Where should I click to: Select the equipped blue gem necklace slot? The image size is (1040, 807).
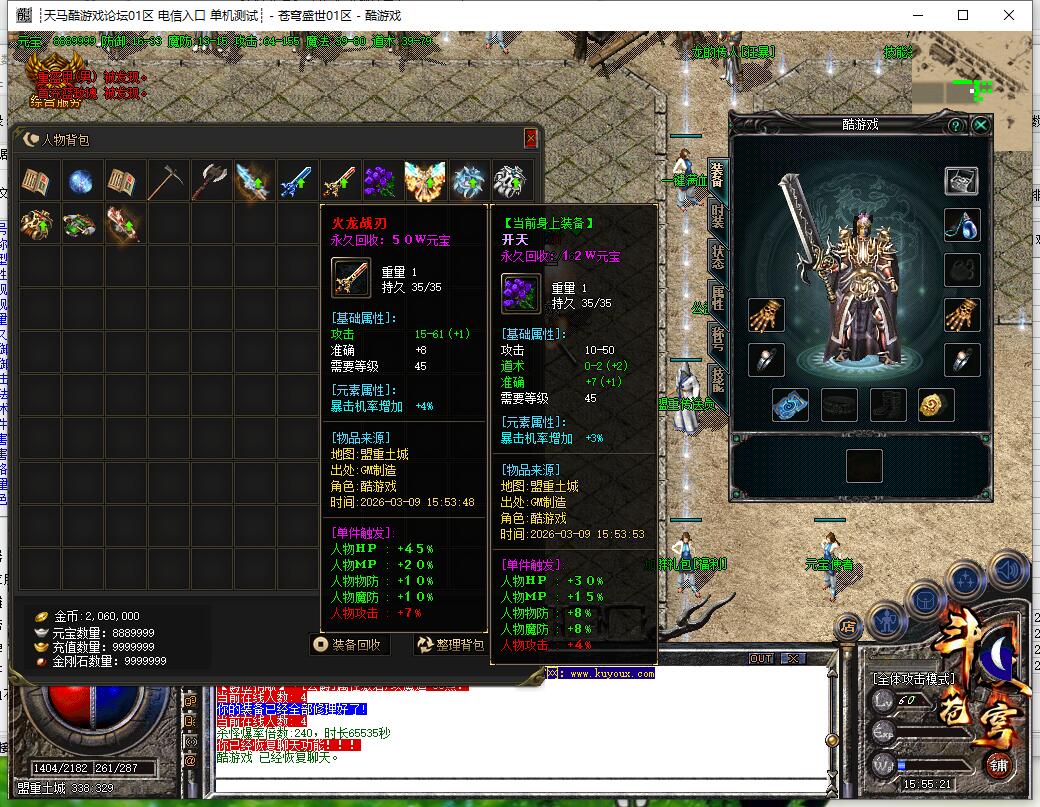click(x=962, y=225)
